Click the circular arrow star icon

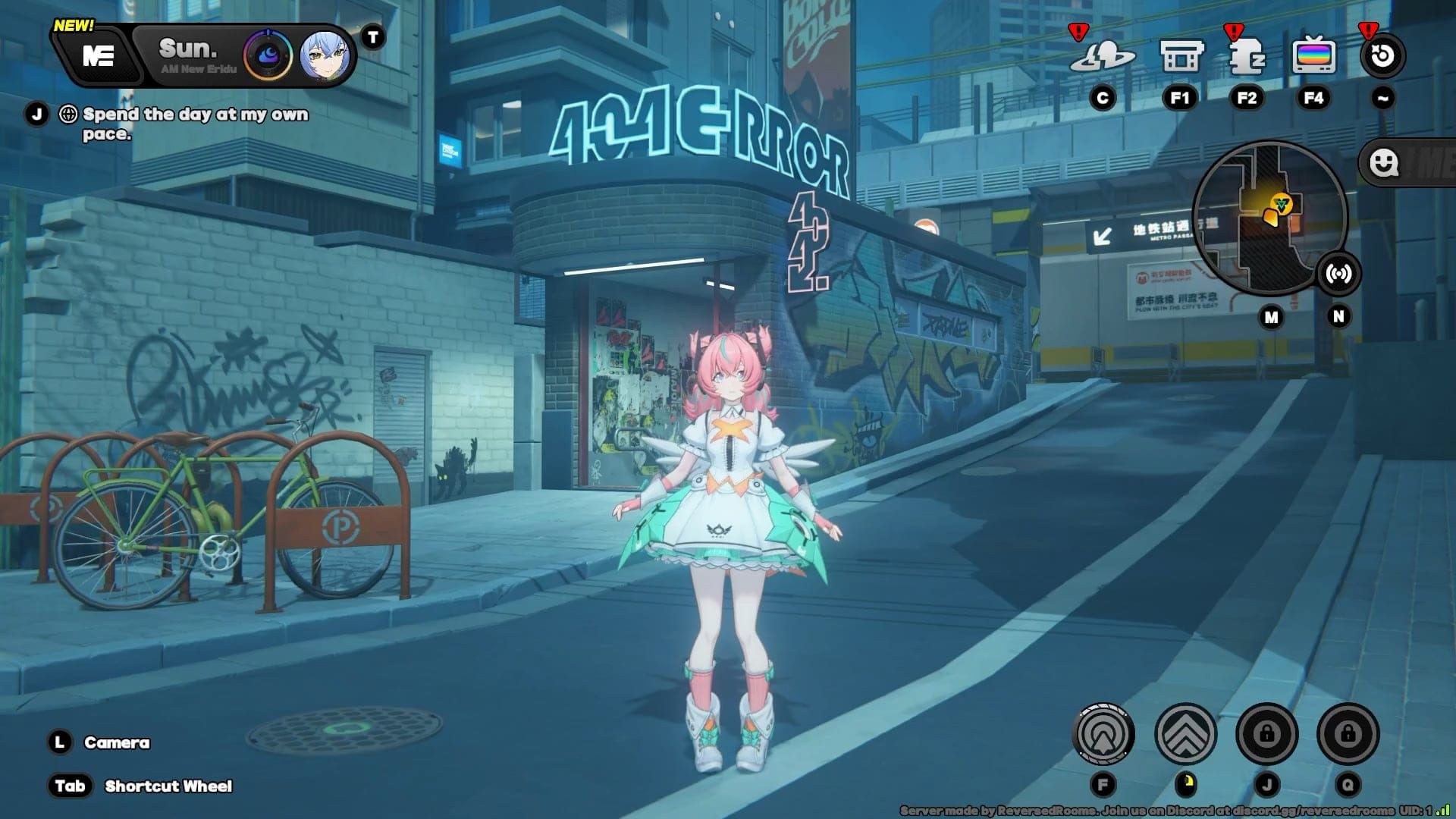click(x=1382, y=56)
